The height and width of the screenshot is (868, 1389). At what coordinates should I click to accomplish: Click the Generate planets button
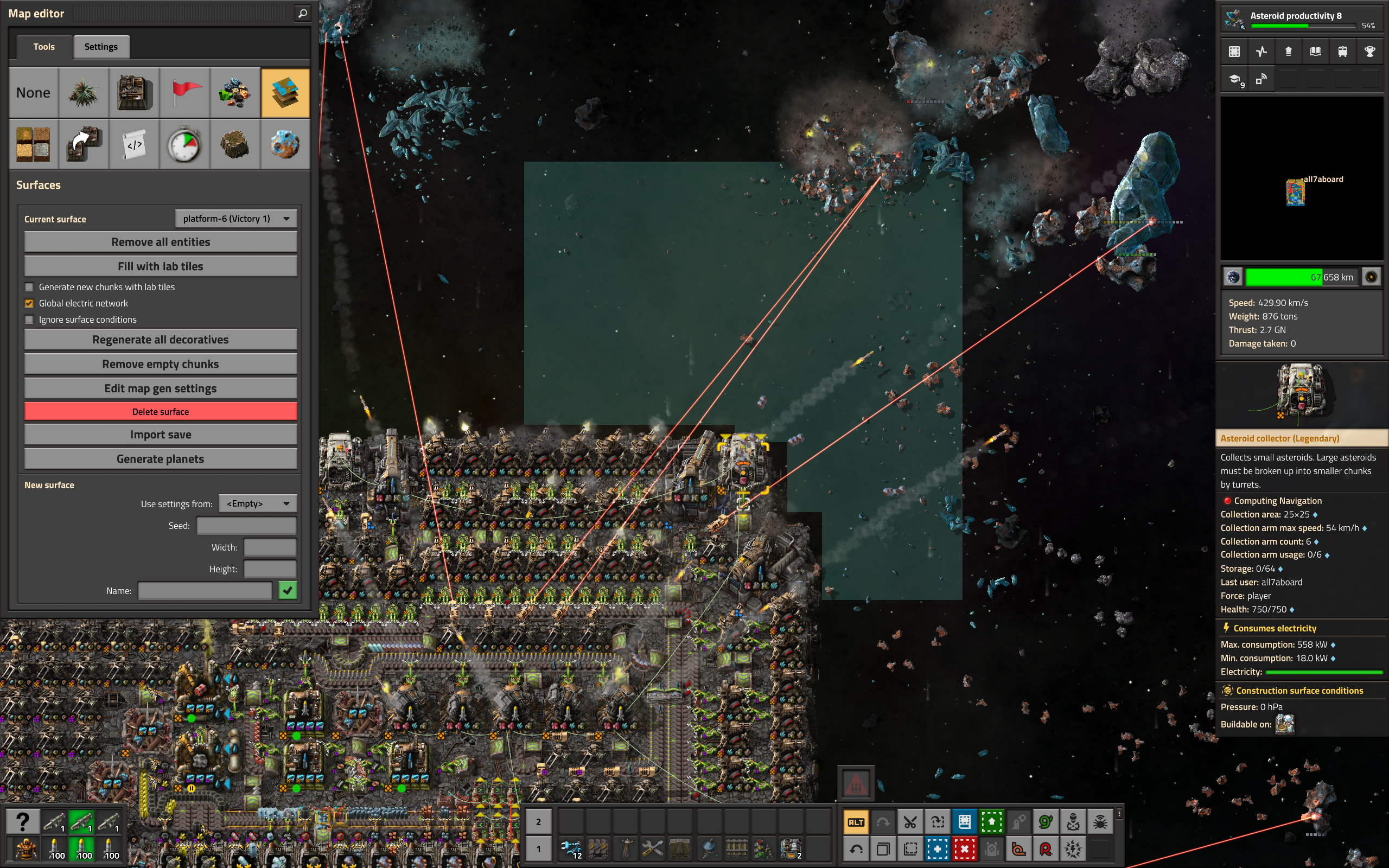[160, 459]
